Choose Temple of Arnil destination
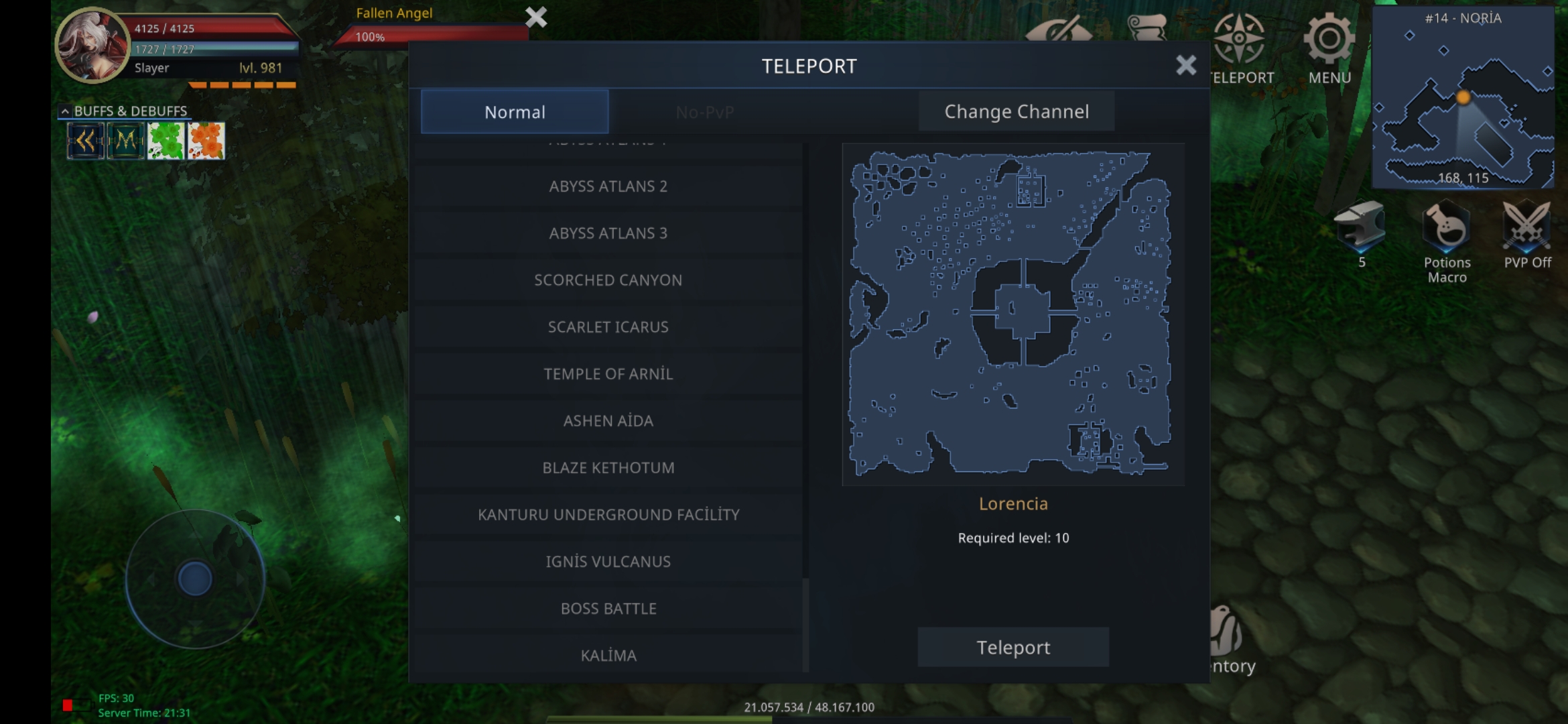 coord(608,374)
